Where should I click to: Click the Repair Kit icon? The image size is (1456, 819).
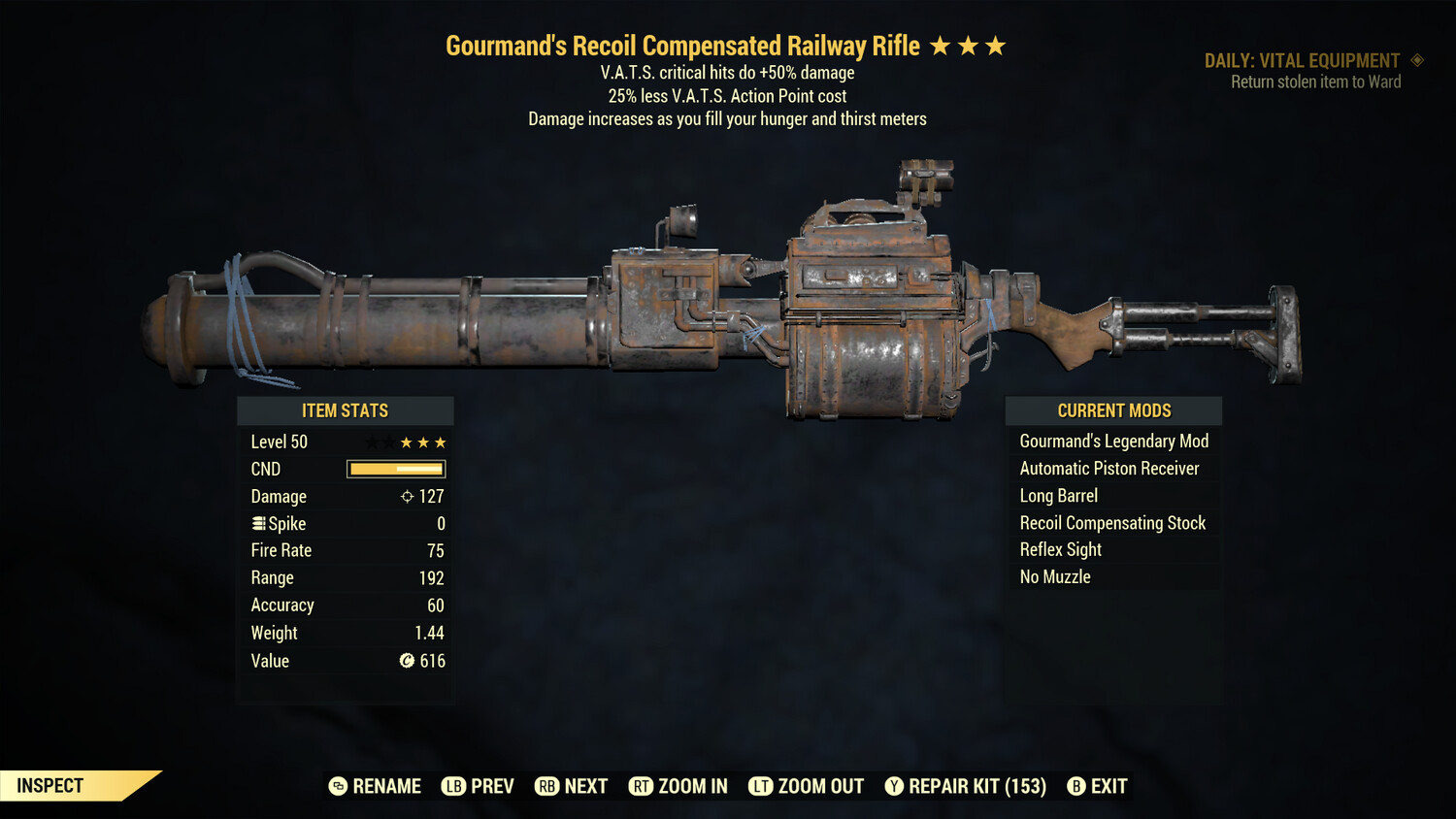[x=894, y=786]
